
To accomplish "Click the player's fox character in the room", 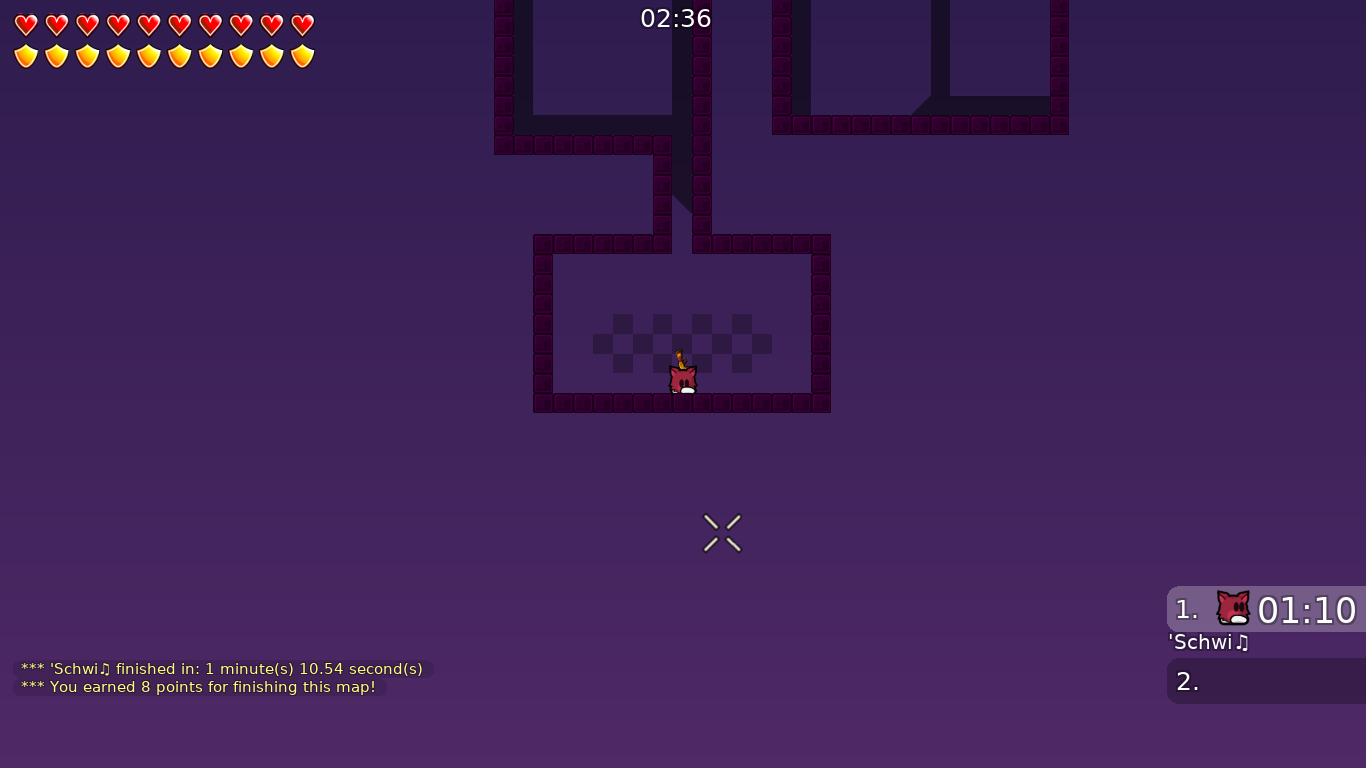I will (681, 380).
